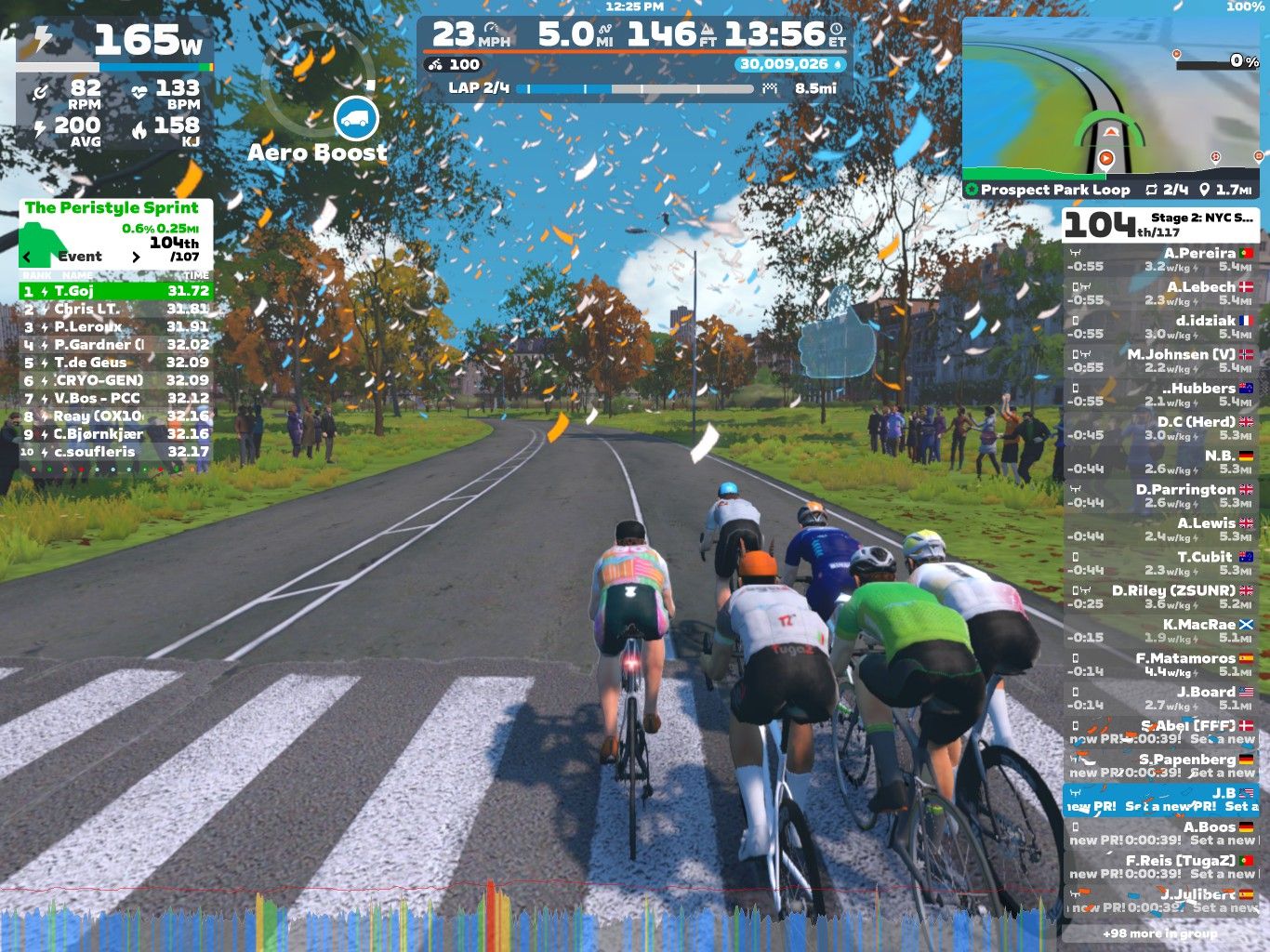Screen dimensions: 1270x952
Task: Click the clock icon next to elapsed time 13:56
Action: (835, 29)
